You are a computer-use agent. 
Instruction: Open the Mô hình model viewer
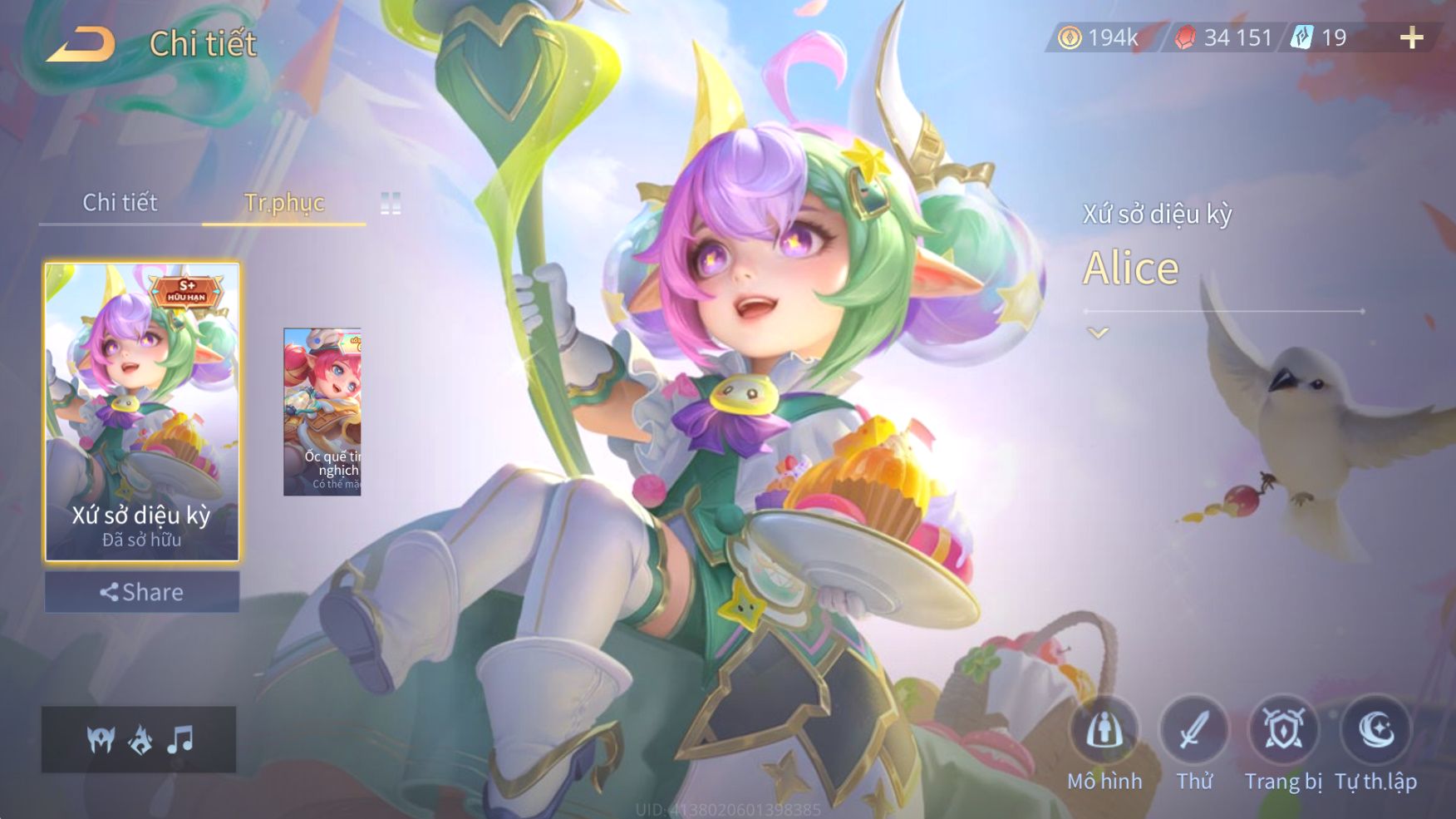[1104, 732]
